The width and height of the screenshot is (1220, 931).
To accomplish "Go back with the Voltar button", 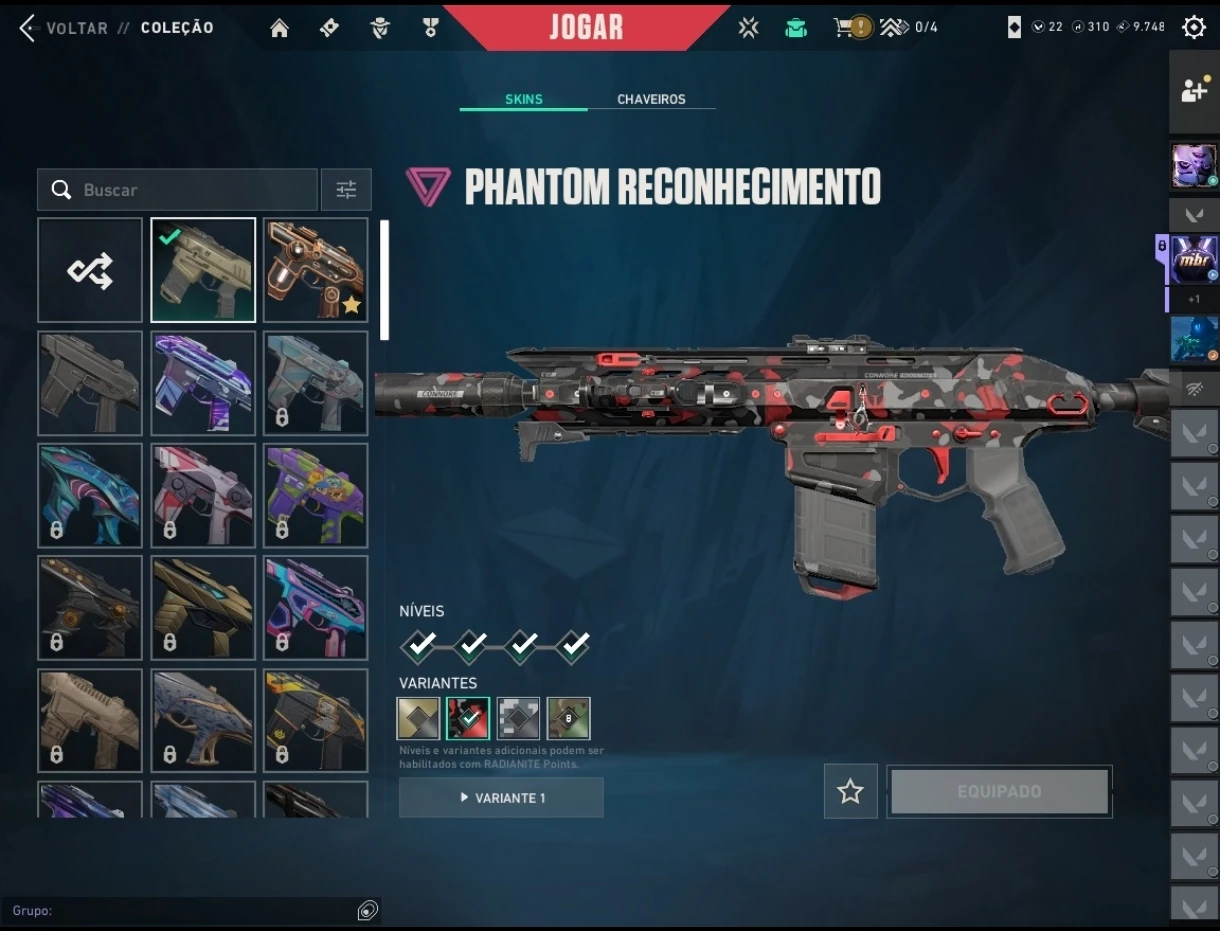I will 63,28.
